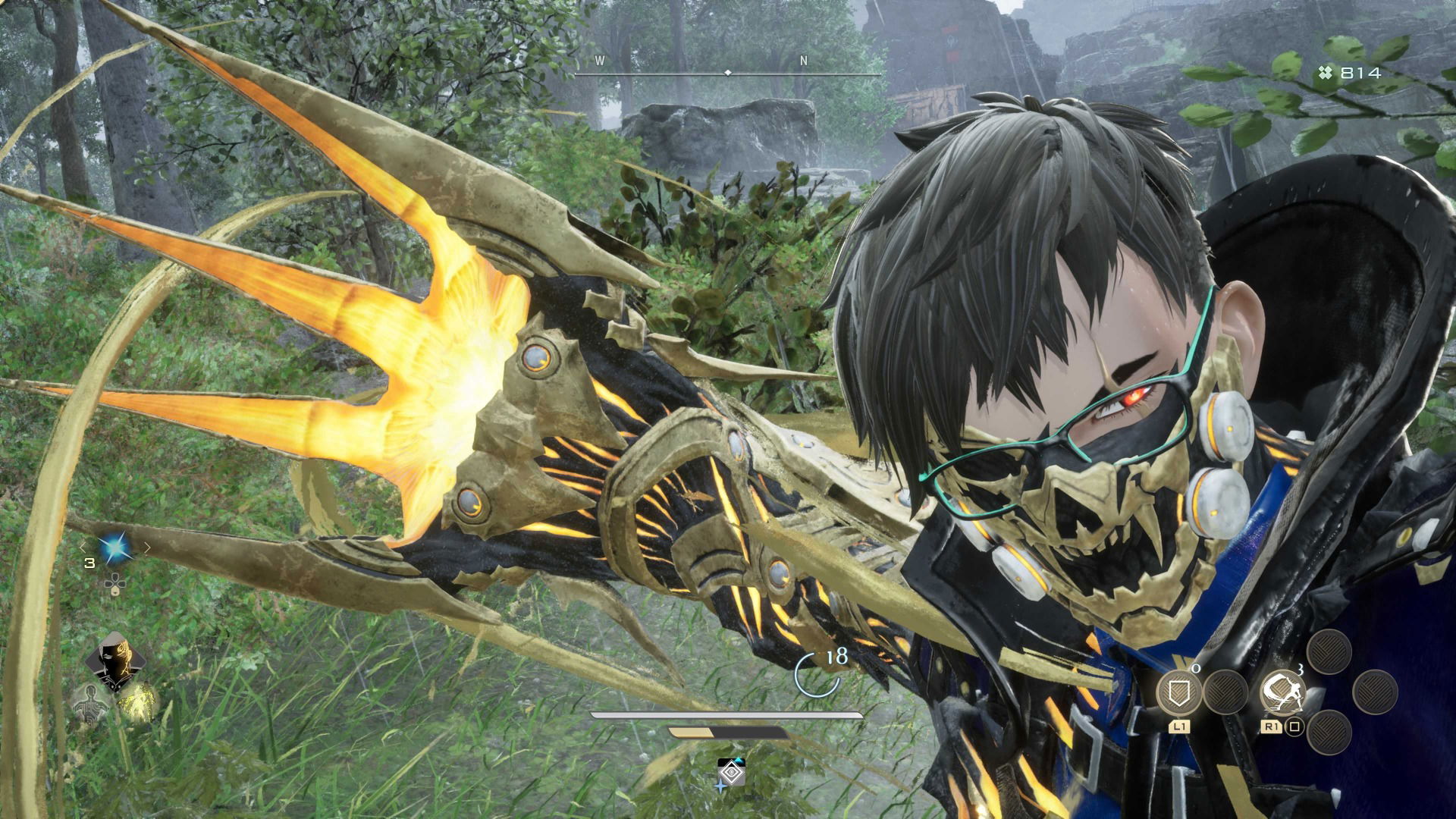The image size is (1456, 819).
Task: Select the glowing blue star quick item
Action: coord(115,548)
